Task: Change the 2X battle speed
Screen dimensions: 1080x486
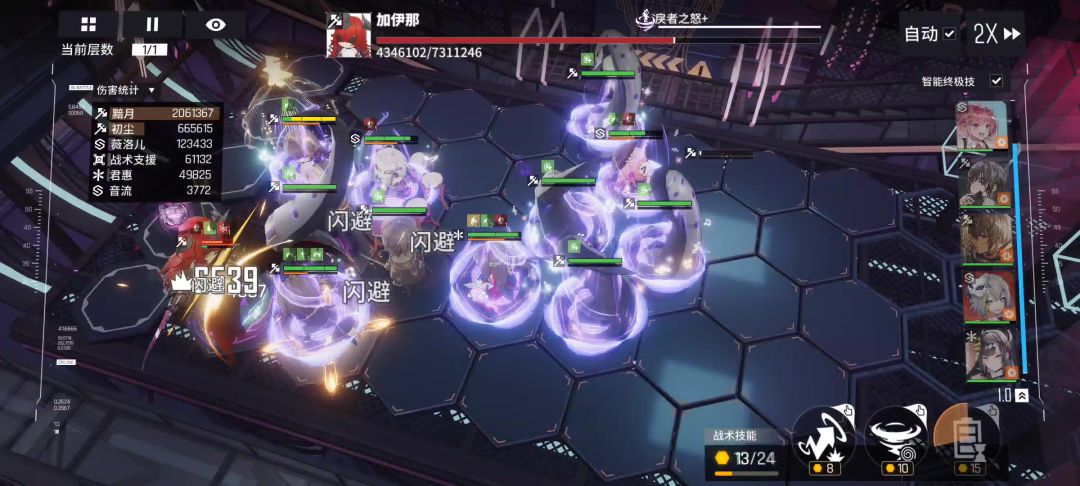Action: (996, 34)
